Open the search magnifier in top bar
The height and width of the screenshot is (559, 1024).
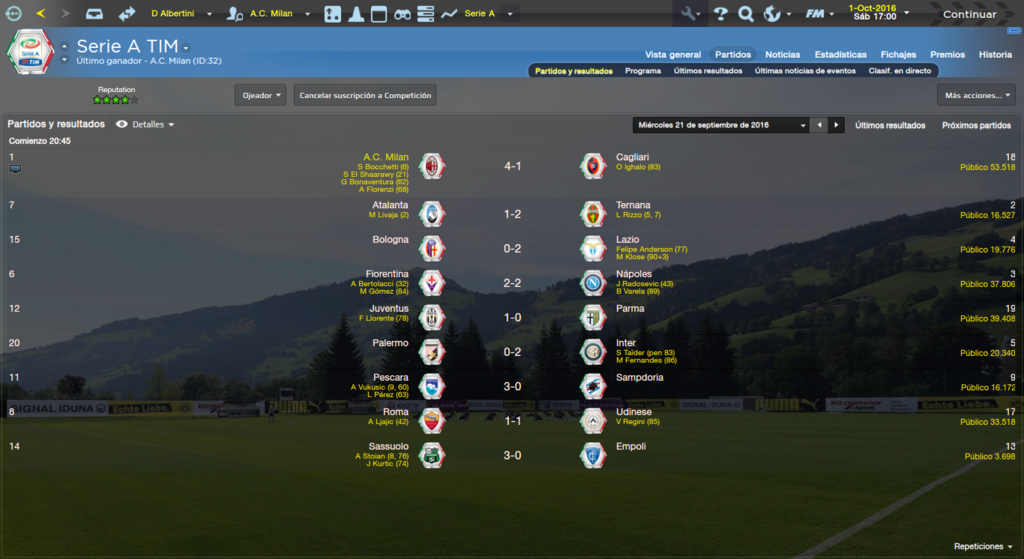point(745,14)
